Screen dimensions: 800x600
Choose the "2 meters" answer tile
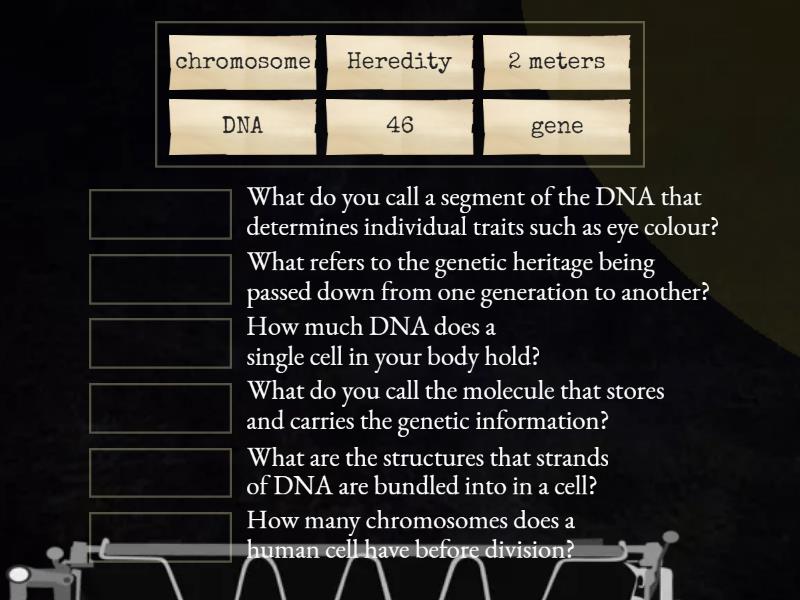click(x=556, y=62)
